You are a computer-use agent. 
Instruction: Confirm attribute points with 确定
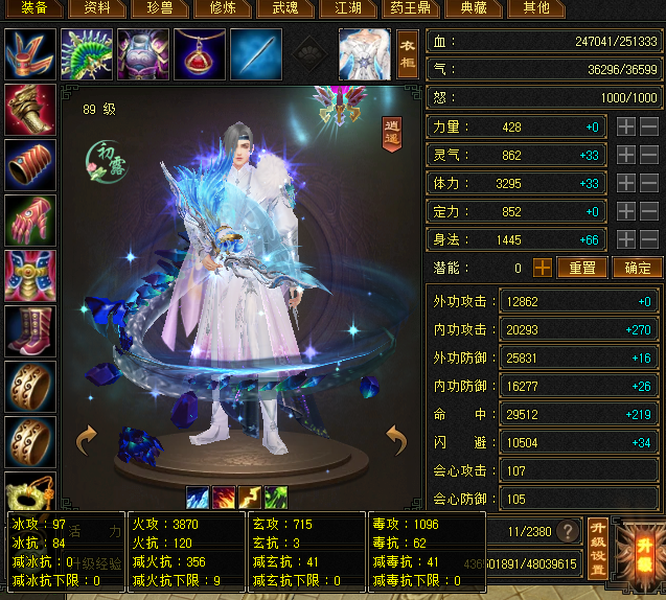click(x=638, y=268)
